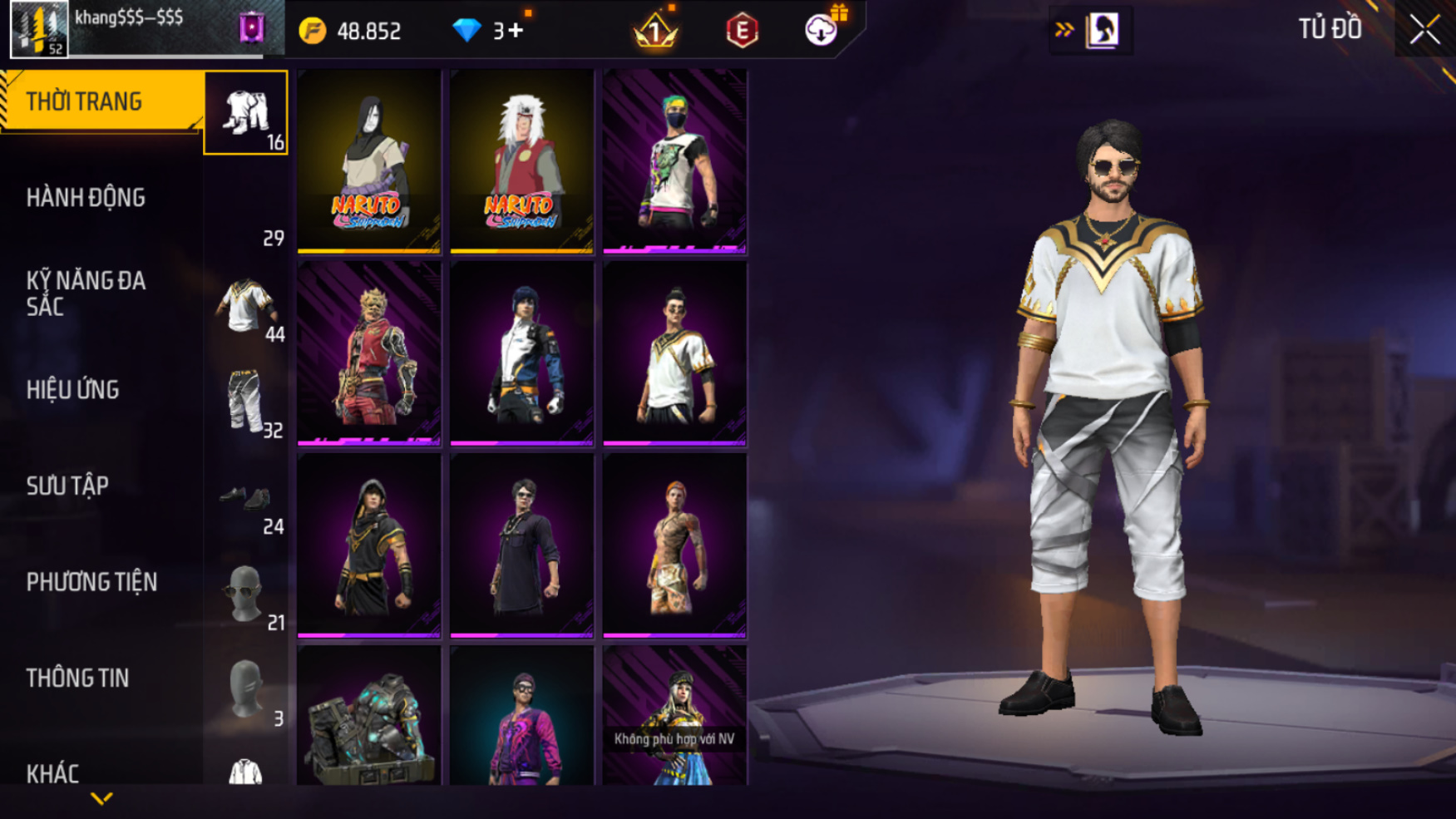Choose the red armored golden mask outfit
The width and height of the screenshot is (1456, 819).
[369, 353]
